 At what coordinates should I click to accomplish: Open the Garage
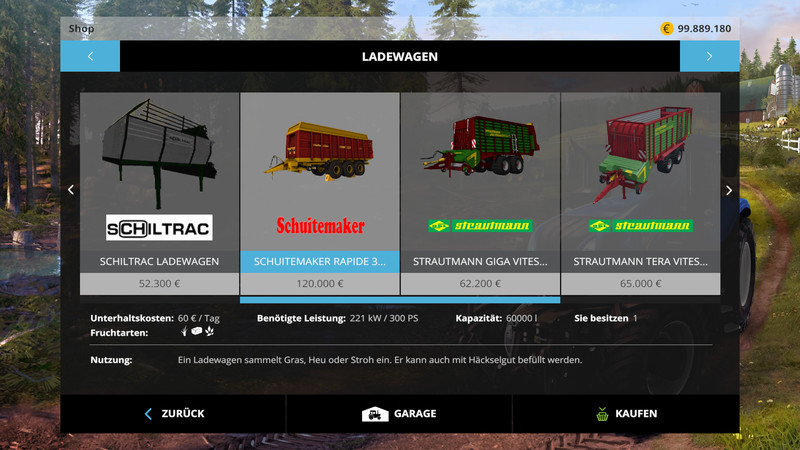(399, 413)
